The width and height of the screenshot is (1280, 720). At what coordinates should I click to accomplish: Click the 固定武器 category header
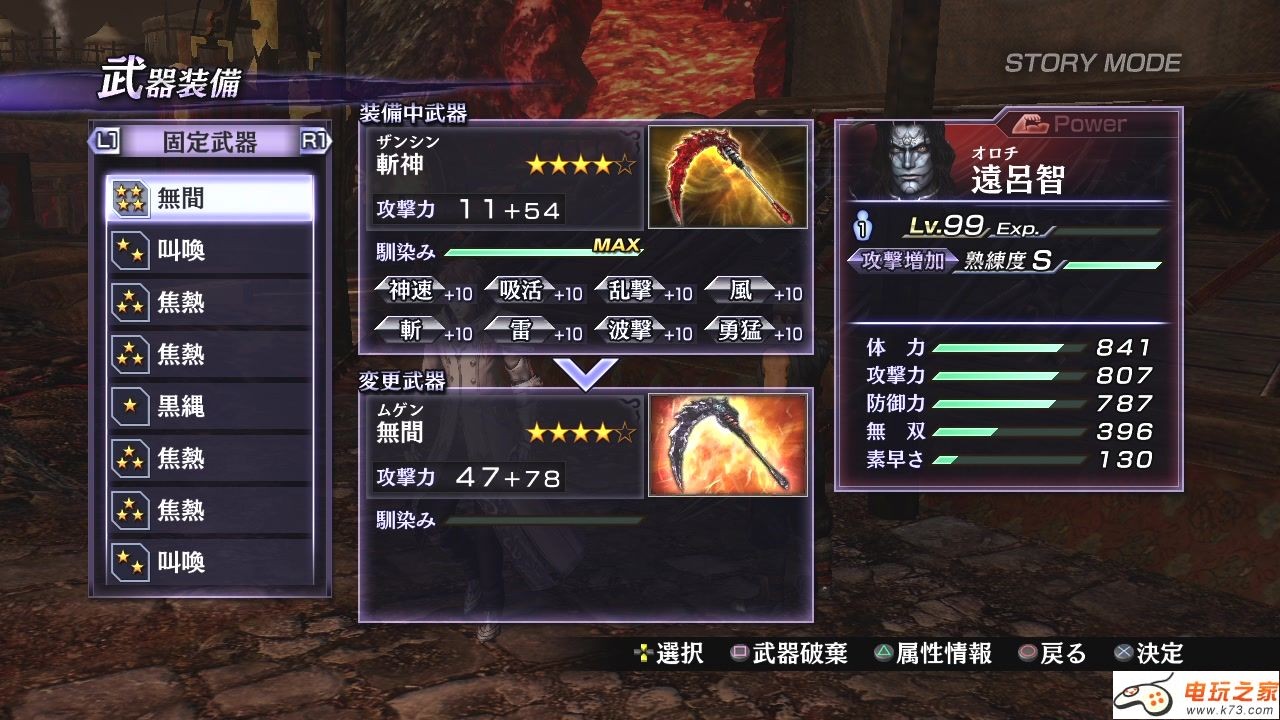point(210,143)
